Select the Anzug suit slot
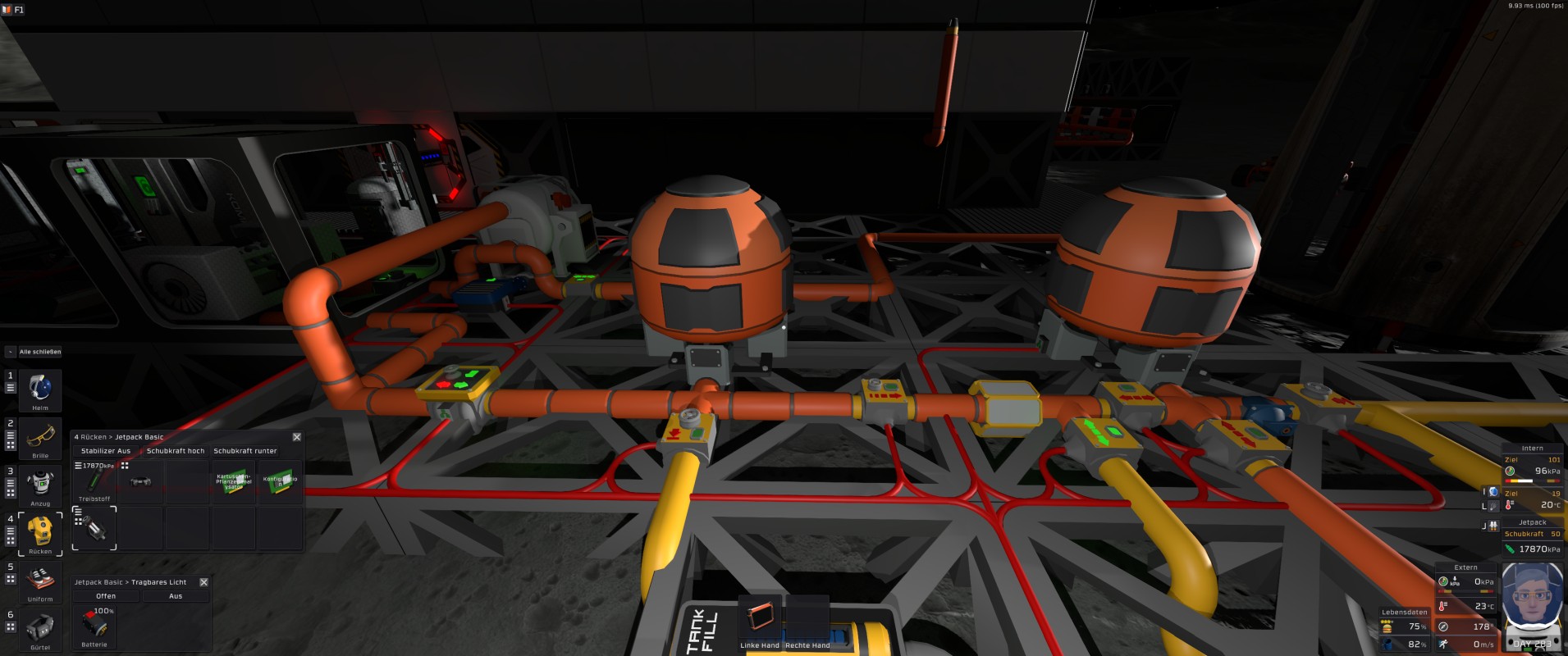Image resolution: width=1568 pixels, height=656 pixels. pyautogui.click(x=40, y=485)
